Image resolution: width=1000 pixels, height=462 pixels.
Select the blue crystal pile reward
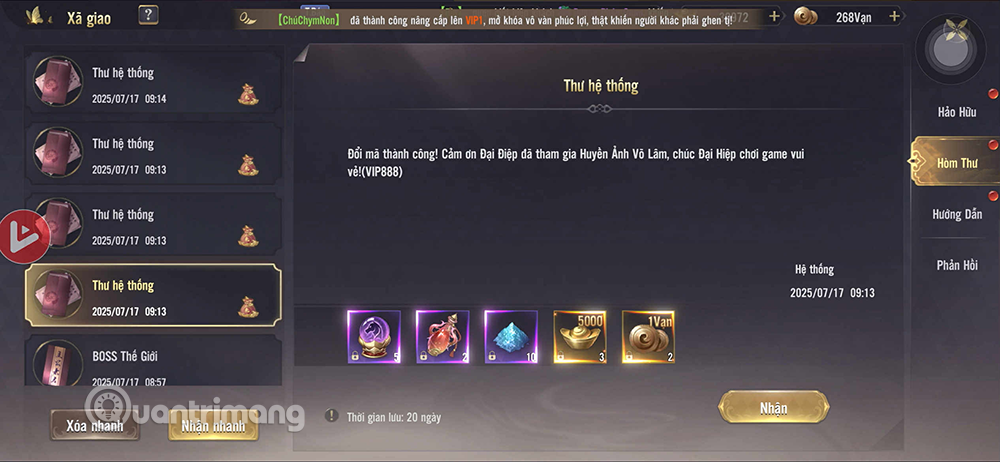coord(511,337)
